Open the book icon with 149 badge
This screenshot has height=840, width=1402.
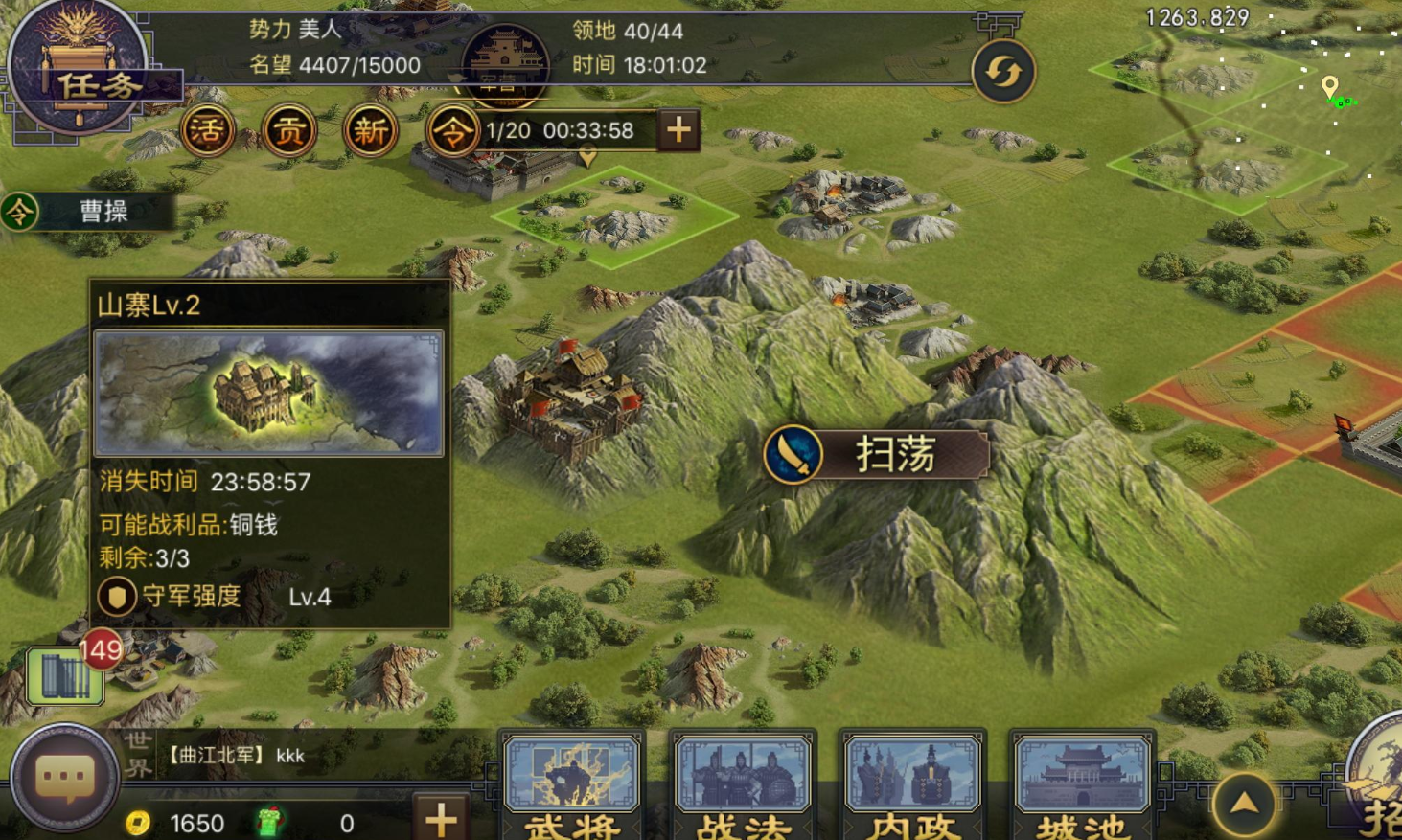[x=65, y=674]
